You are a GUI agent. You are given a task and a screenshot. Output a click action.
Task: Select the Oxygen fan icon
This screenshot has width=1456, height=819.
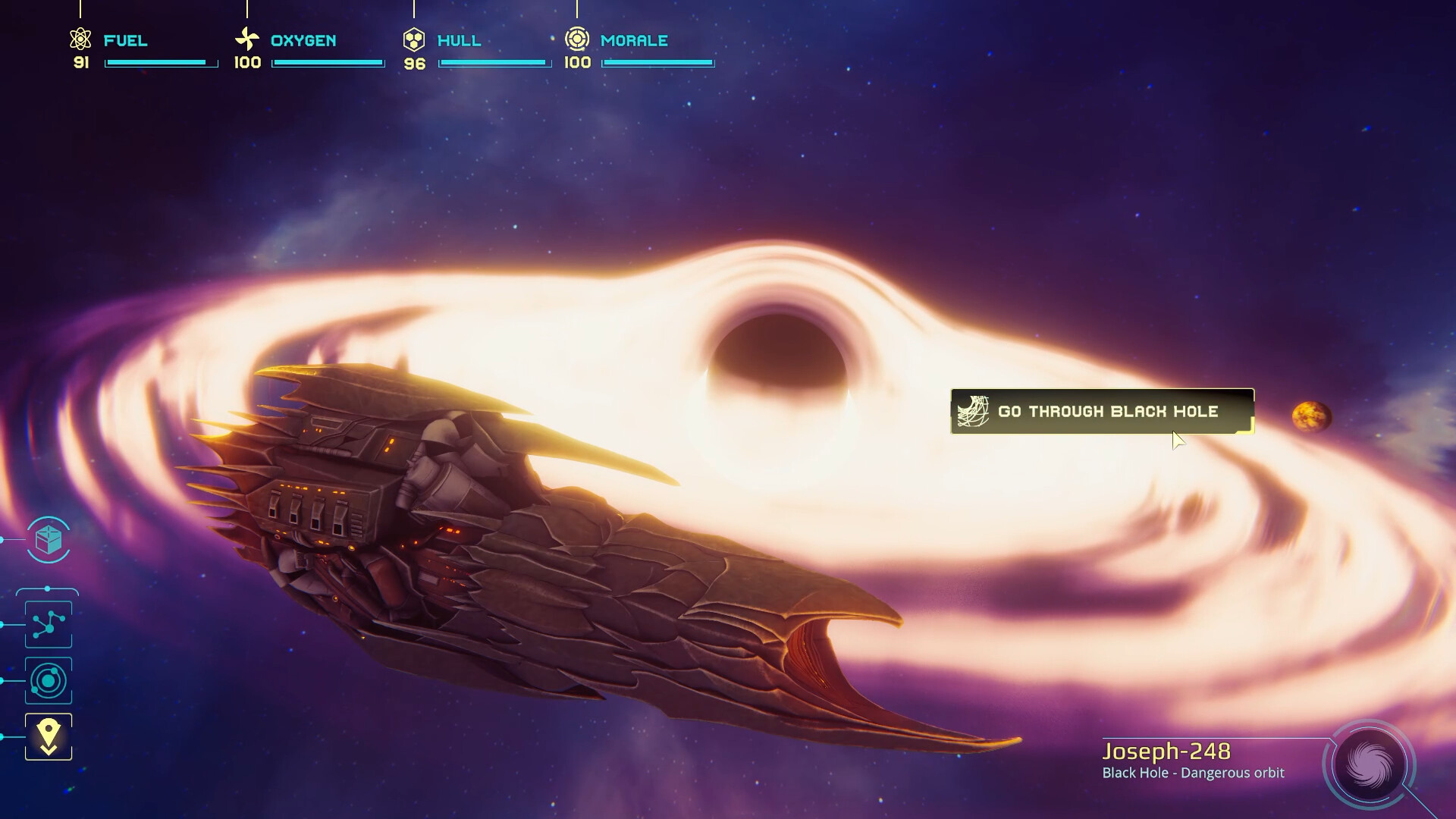tap(246, 36)
